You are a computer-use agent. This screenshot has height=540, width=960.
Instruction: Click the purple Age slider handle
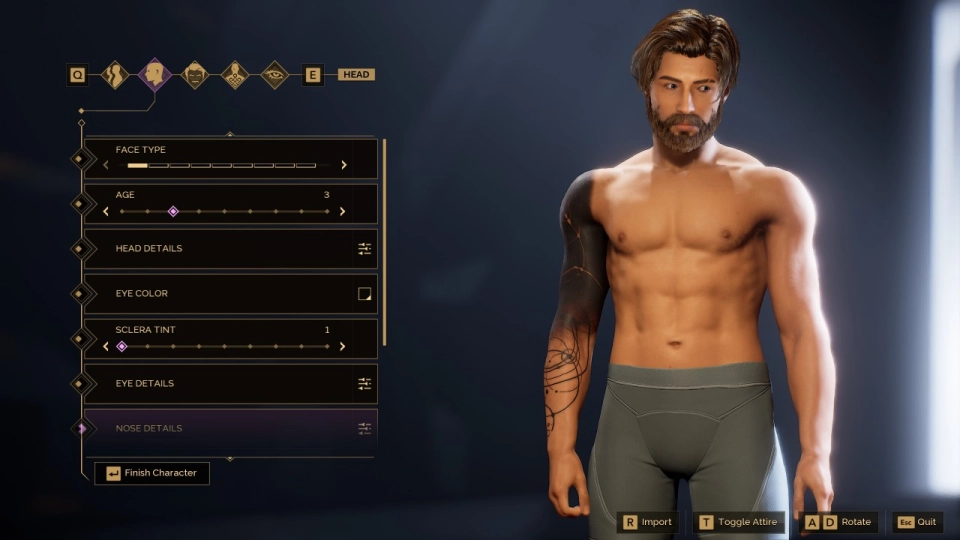(173, 211)
